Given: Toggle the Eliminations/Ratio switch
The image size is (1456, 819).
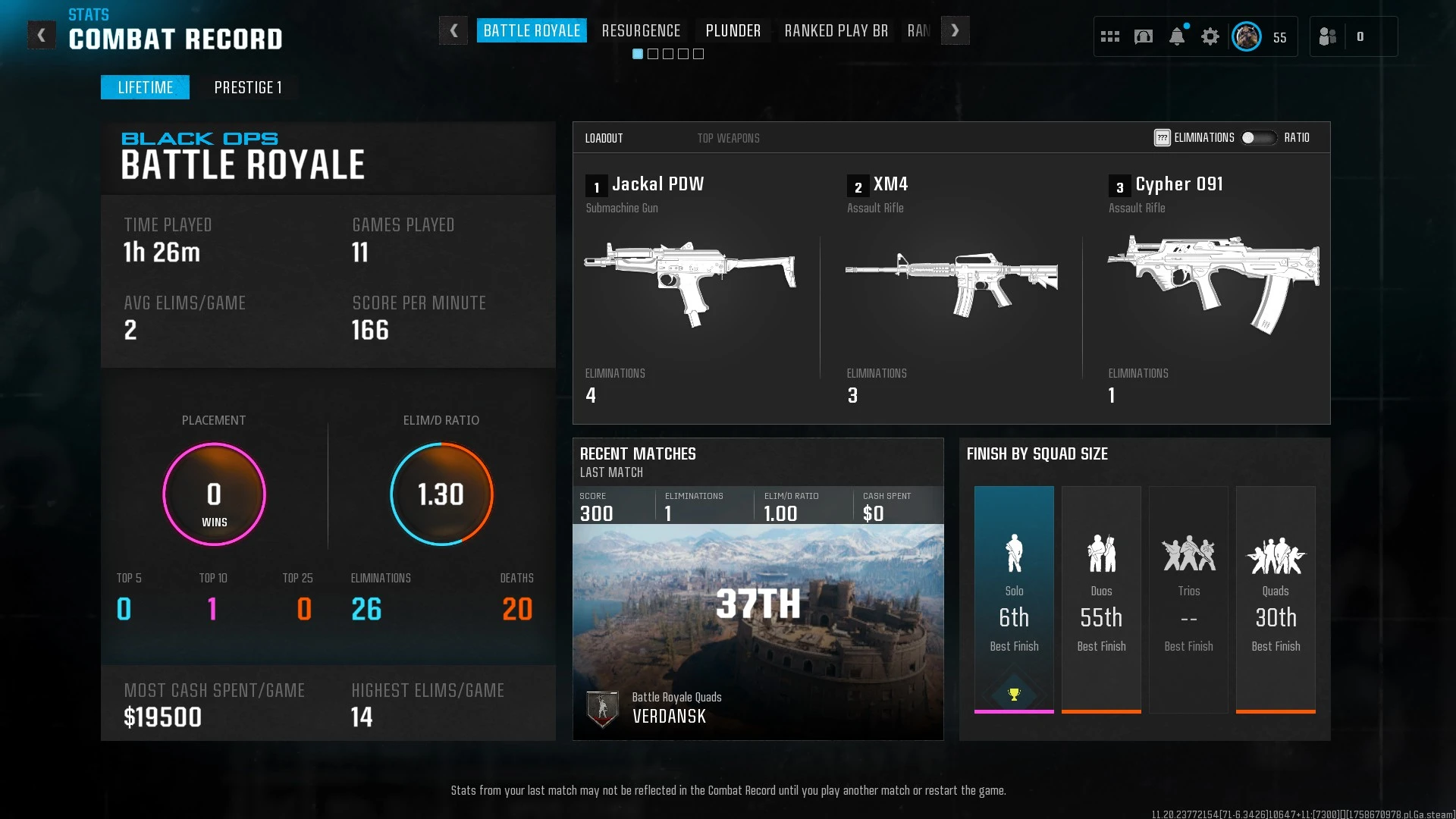Looking at the screenshot, I should click(1258, 138).
